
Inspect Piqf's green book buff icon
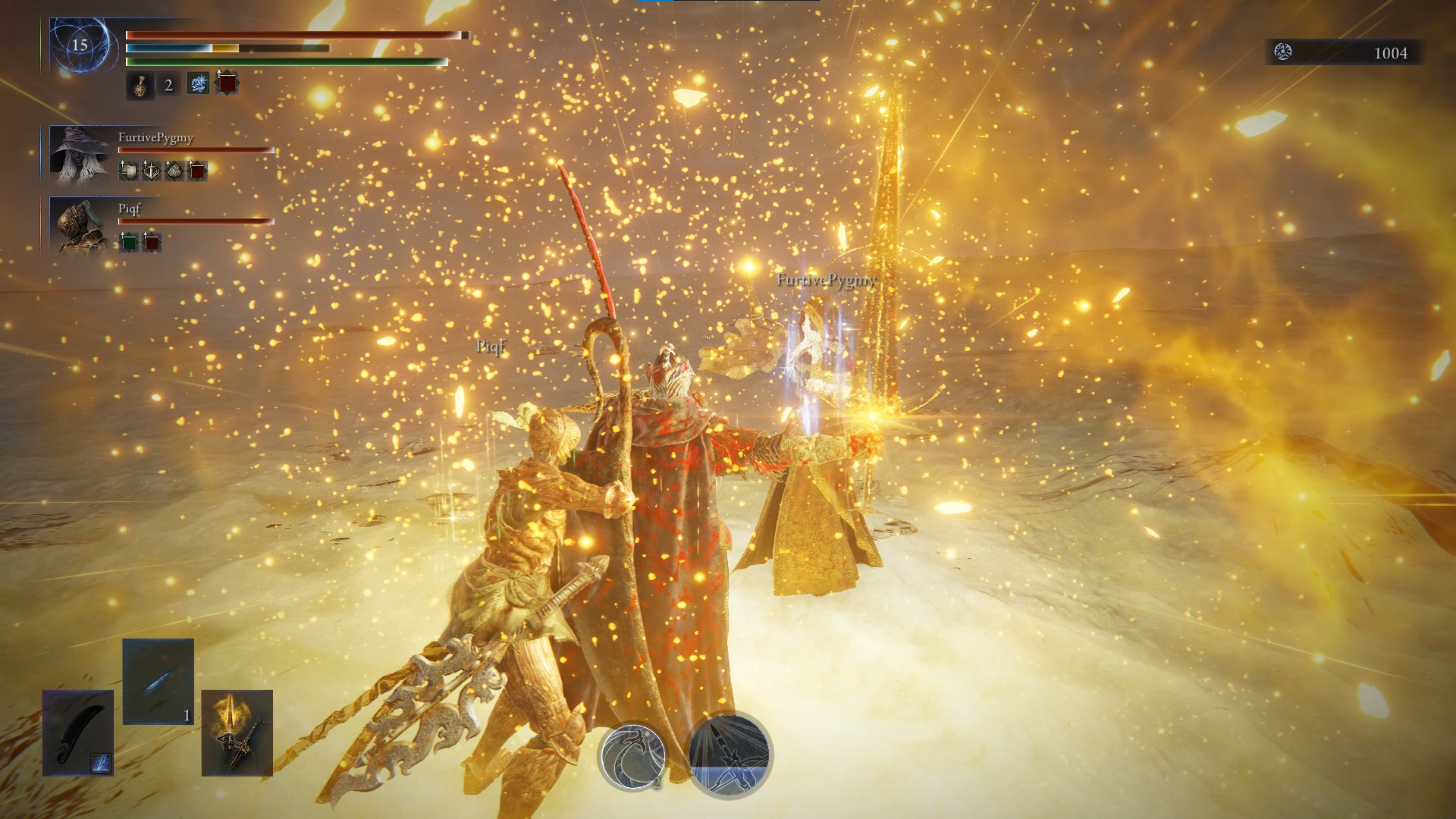[130, 242]
